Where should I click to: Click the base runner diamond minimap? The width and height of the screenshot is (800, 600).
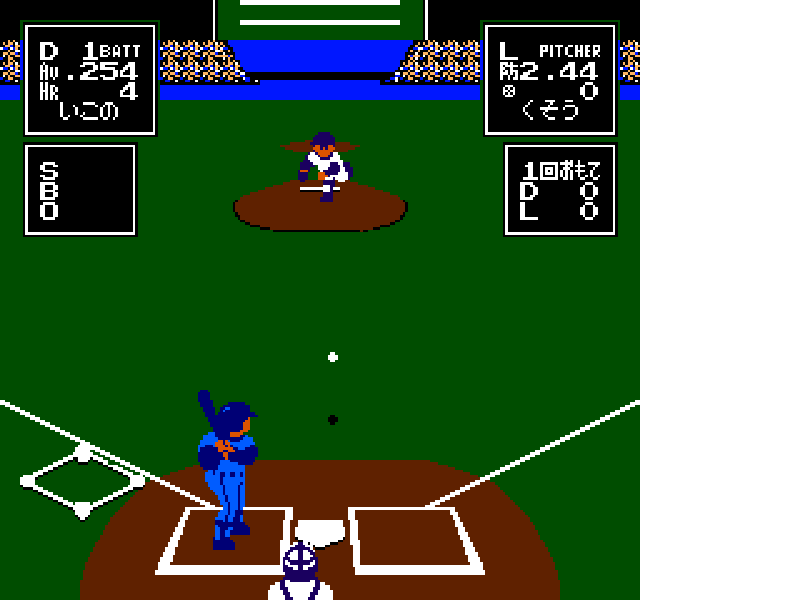point(83,482)
